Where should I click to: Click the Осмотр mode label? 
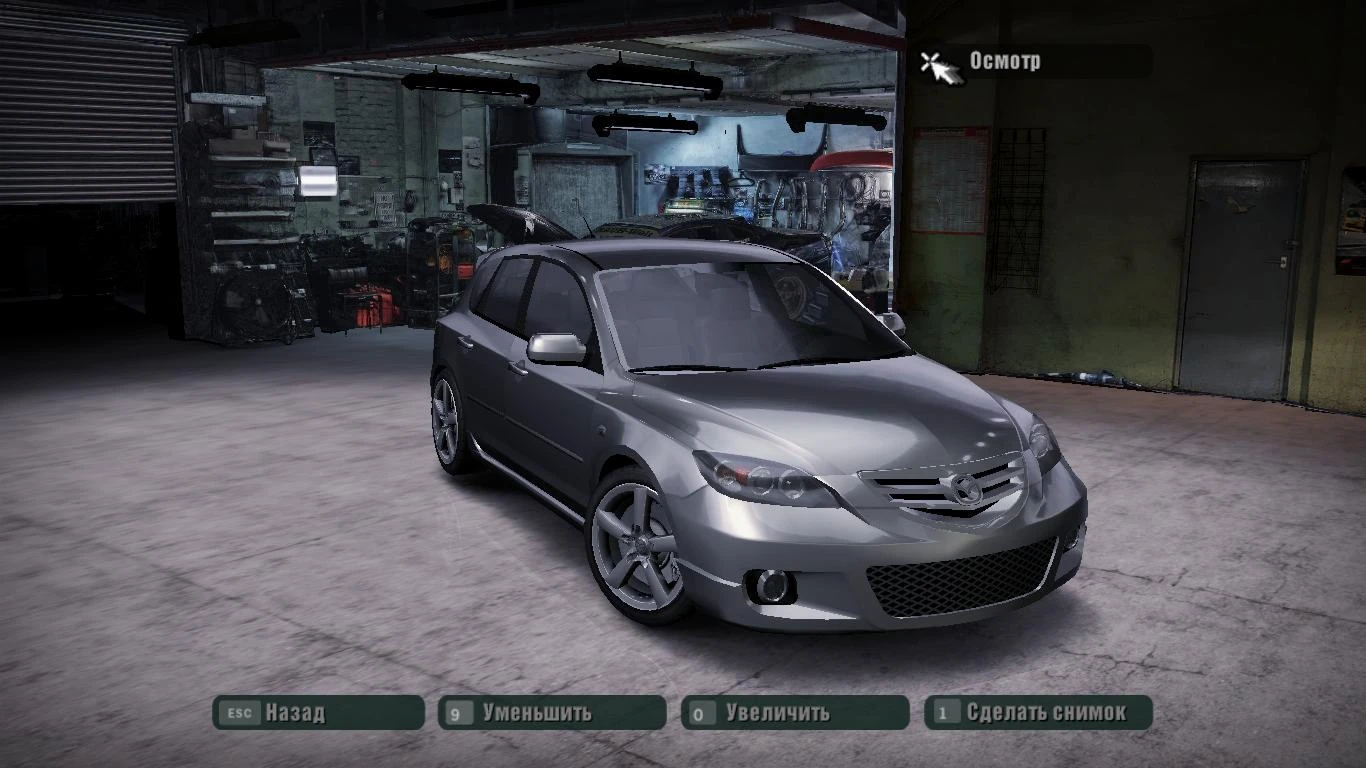1003,62
